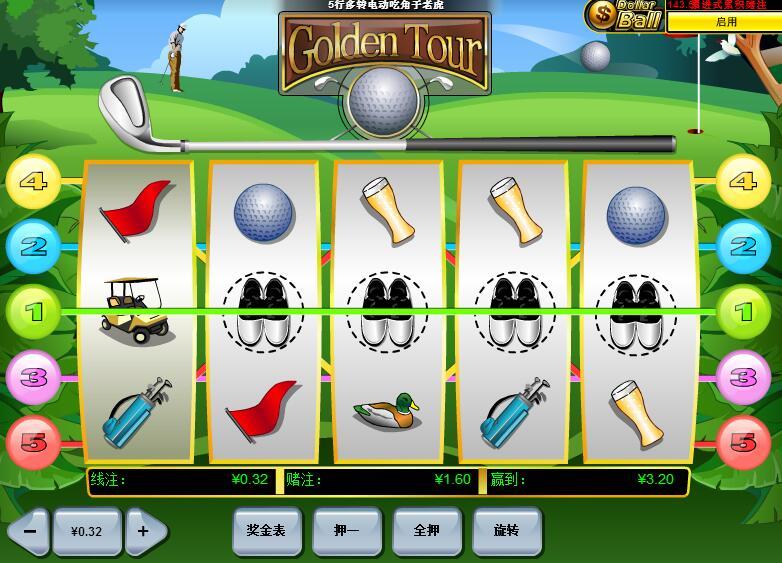Spin the reels with the 旋转 button
The width and height of the screenshot is (782, 563).
pyautogui.click(x=506, y=531)
